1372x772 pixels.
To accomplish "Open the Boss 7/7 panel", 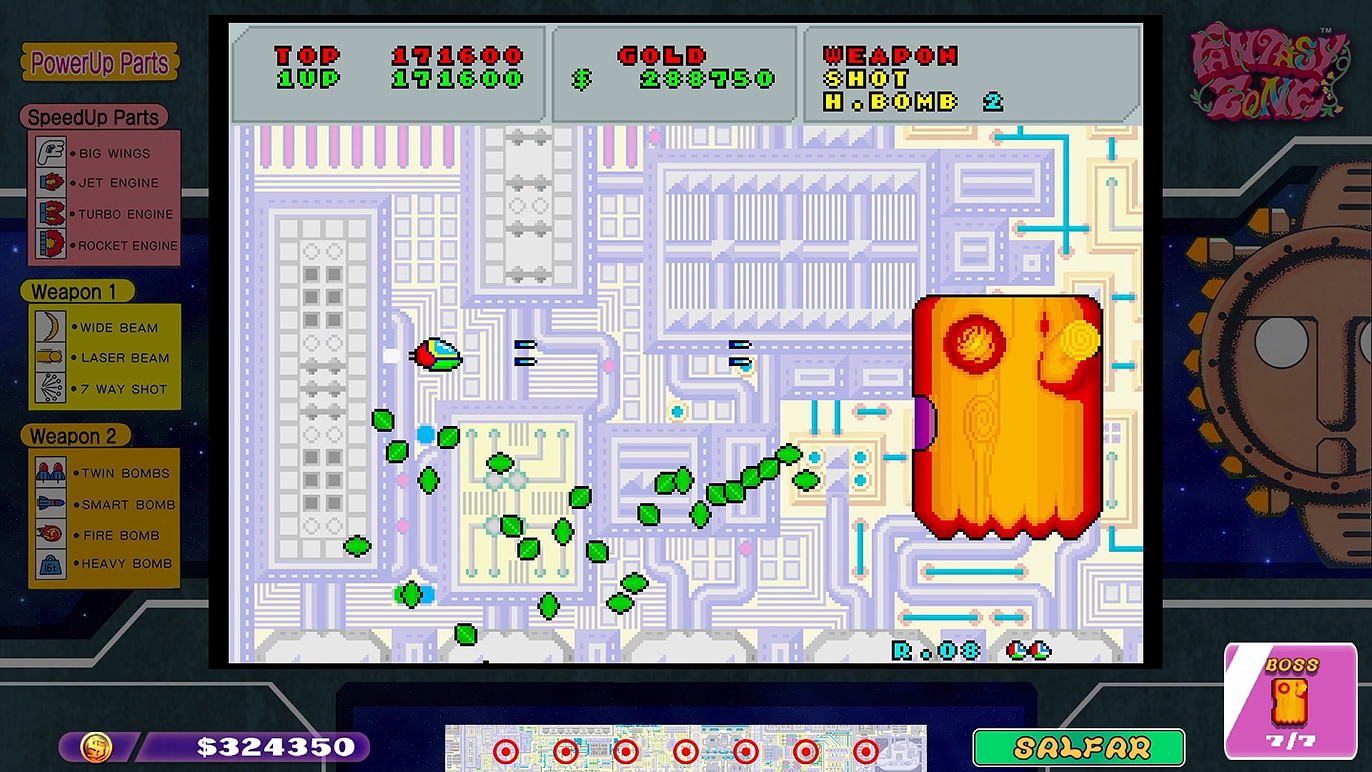I will point(1291,699).
